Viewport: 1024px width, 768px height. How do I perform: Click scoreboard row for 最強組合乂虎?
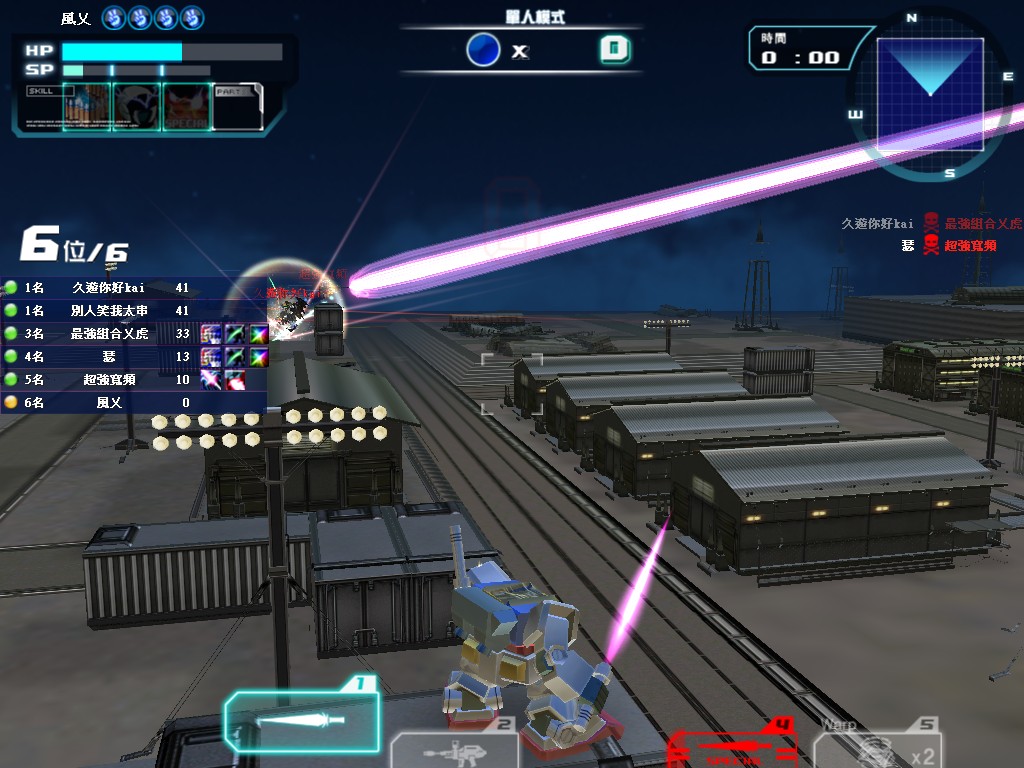(x=108, y=334)
